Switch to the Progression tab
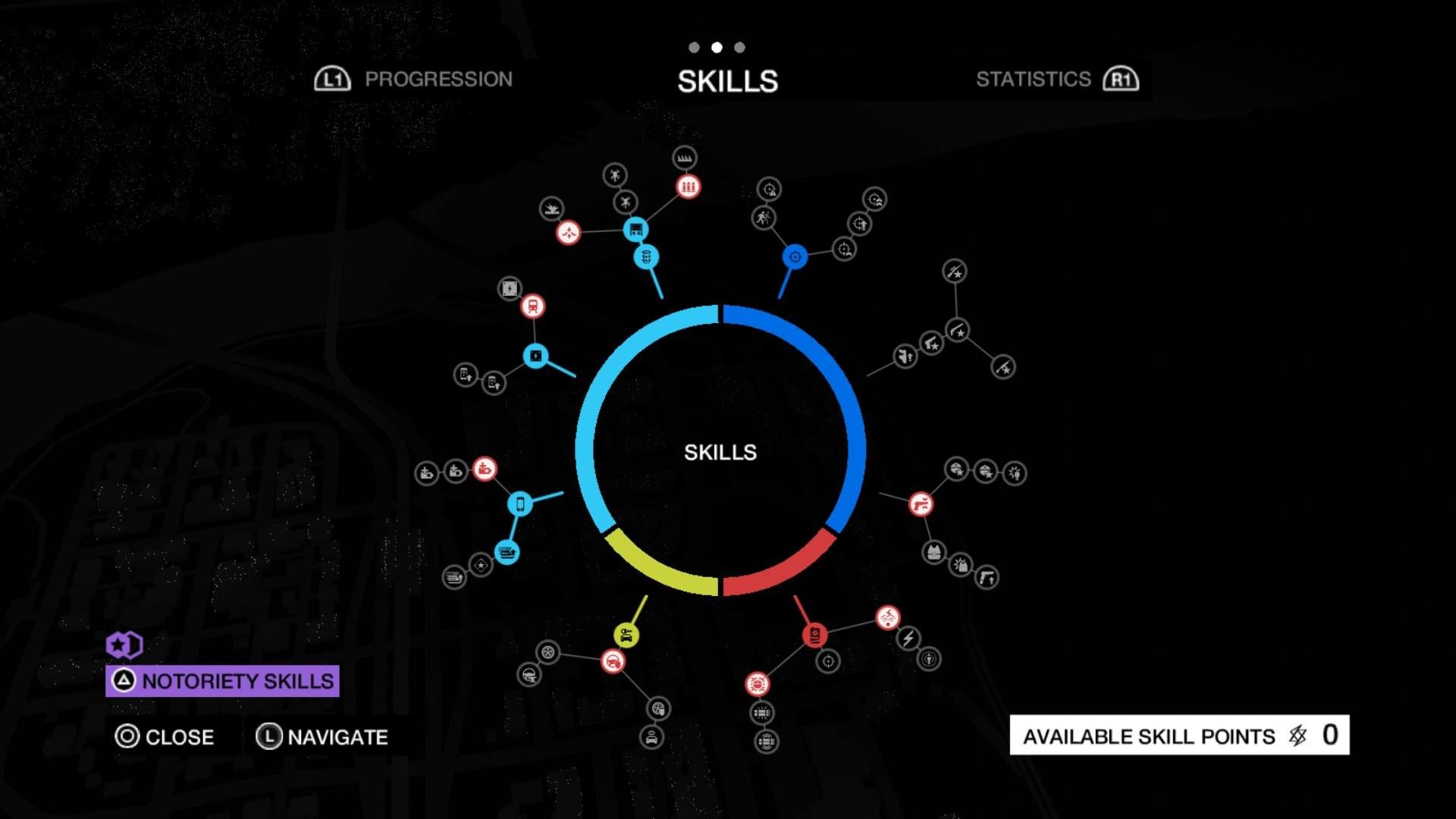The width and height of the screenshot is (1456, 819). point(415,79)
